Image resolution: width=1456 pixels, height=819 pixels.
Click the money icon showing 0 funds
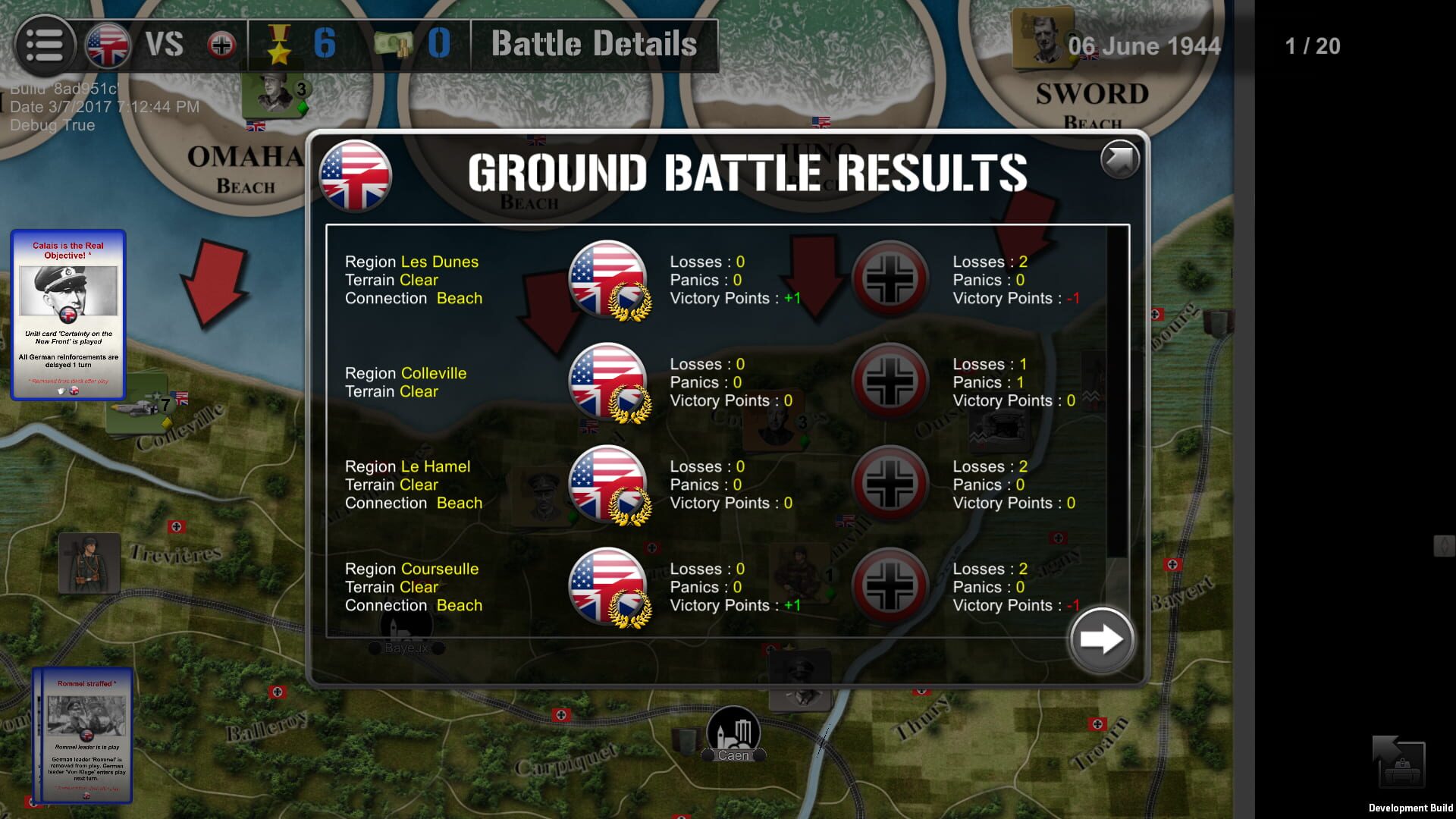click(x=394, y=43)
